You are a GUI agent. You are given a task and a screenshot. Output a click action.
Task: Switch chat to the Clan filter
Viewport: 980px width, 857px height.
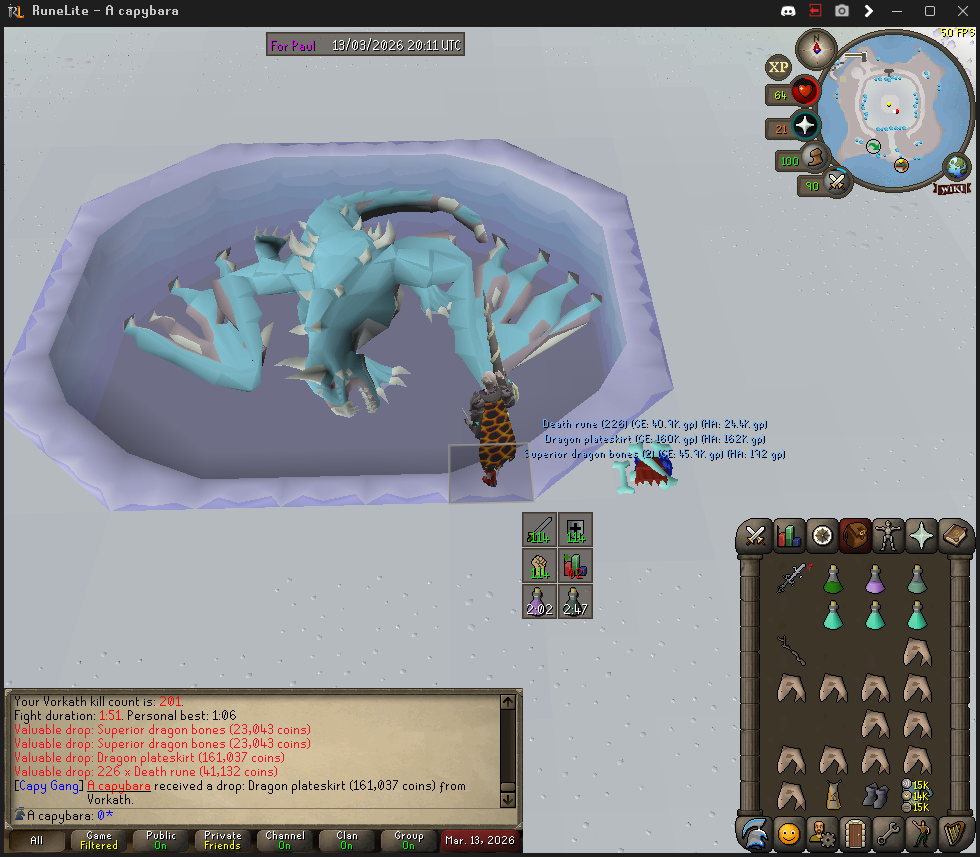[x=346, y=840]
